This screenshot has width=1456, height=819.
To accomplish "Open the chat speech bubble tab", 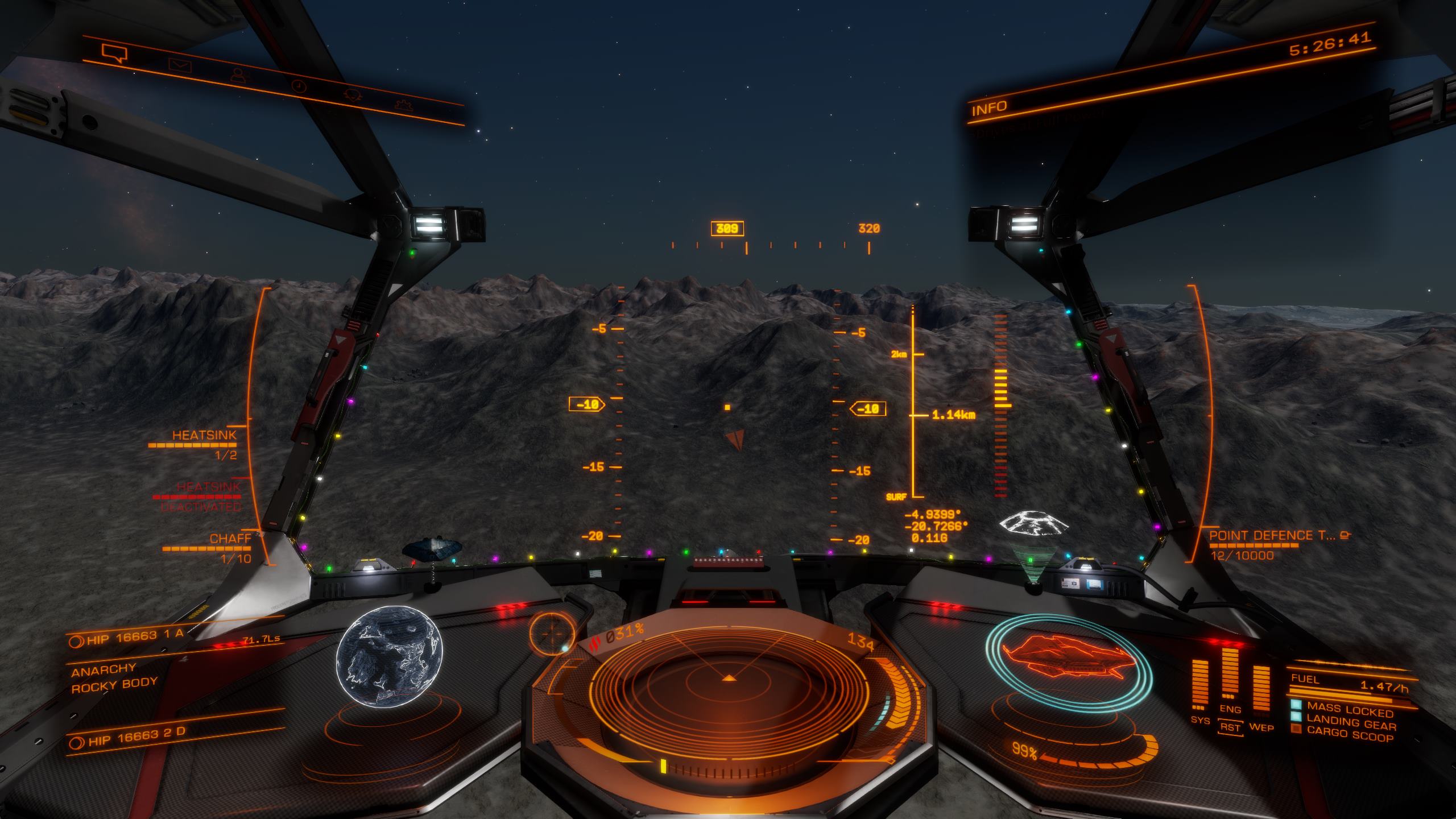I will [x=114, y=53].
